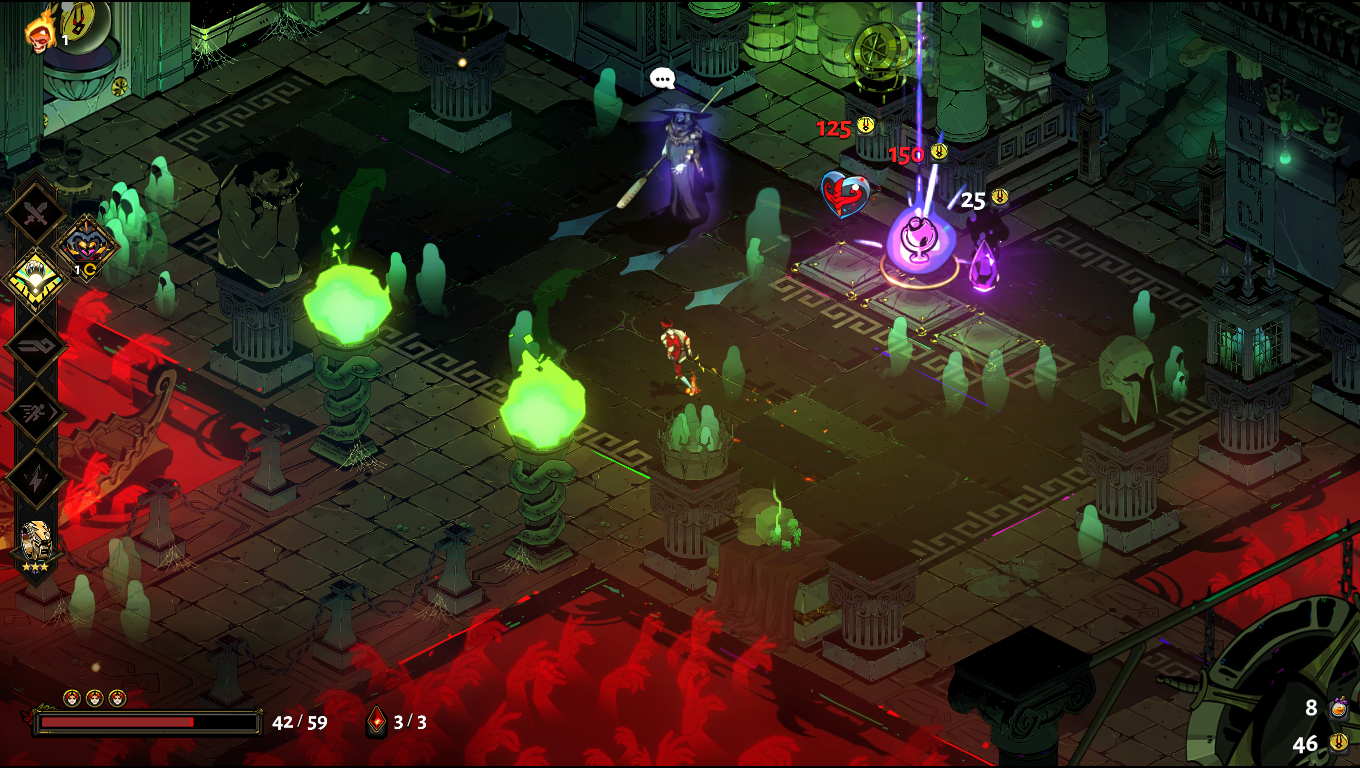Choose the empty Cast slot icon
This screenshot has height=768, width=1360.
click(36, 345)
